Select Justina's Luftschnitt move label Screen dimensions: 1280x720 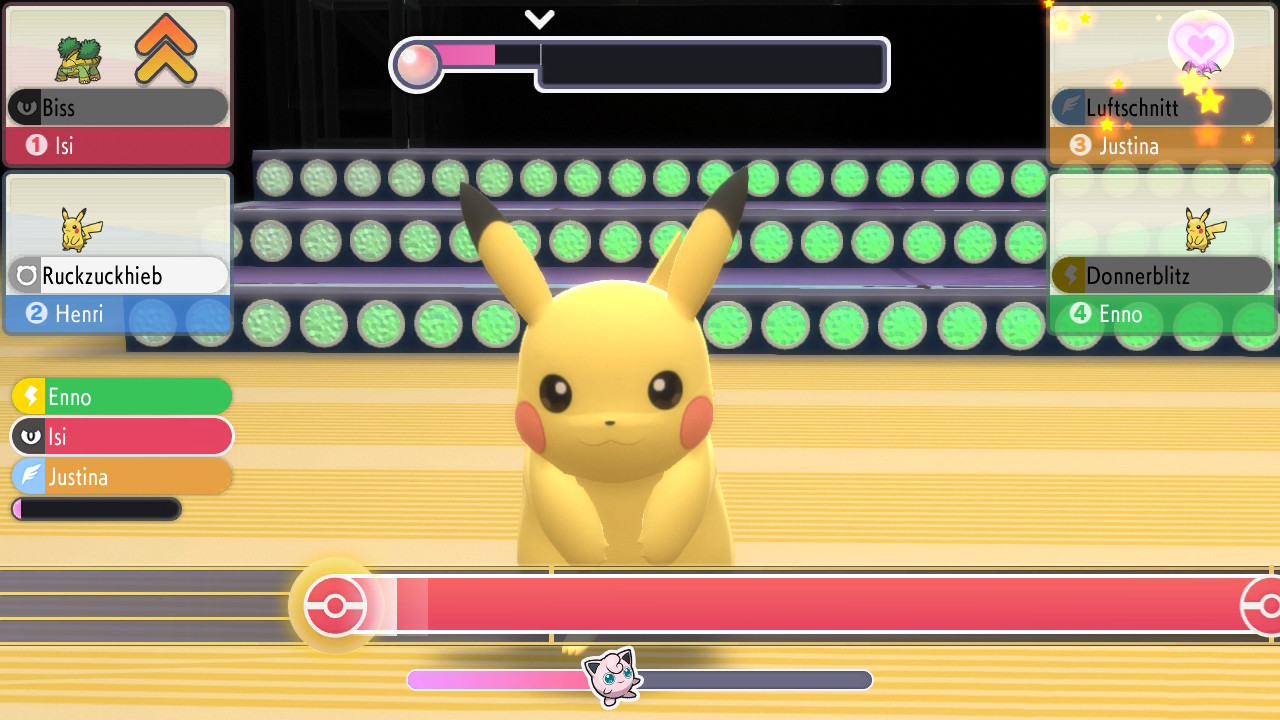point(1161,107)
